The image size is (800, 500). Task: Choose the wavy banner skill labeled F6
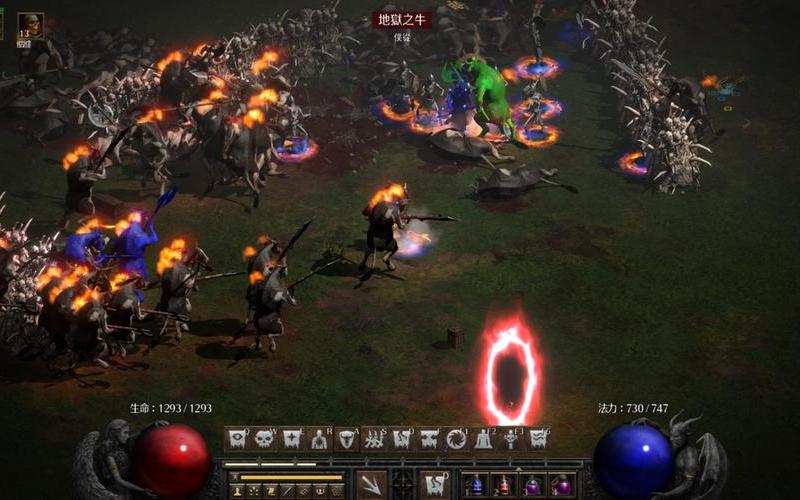point(538,438)
